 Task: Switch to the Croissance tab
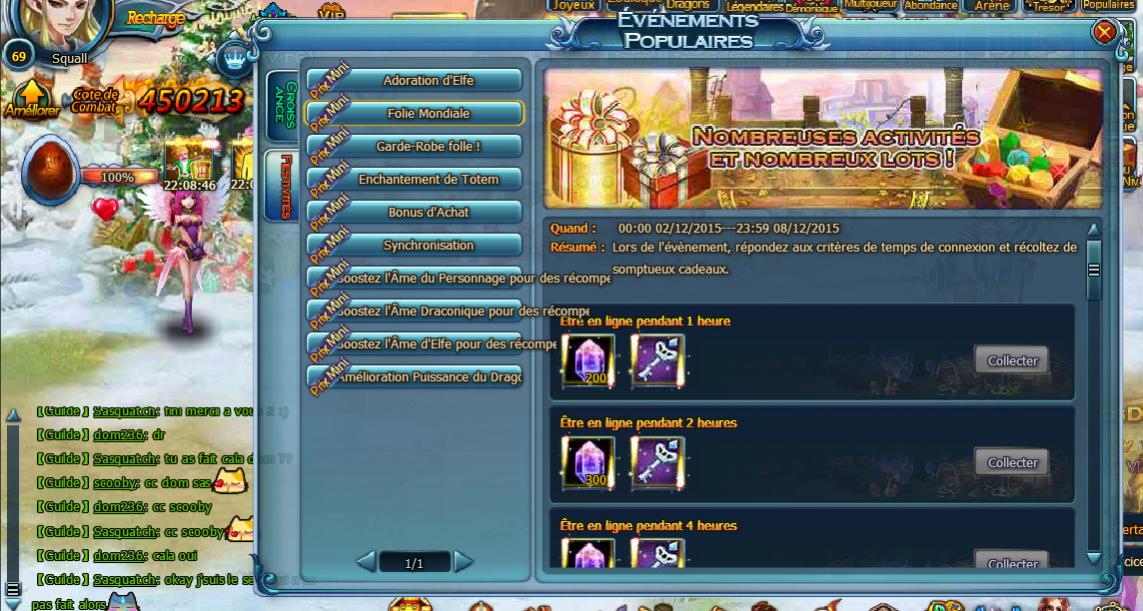coord(283,105)
